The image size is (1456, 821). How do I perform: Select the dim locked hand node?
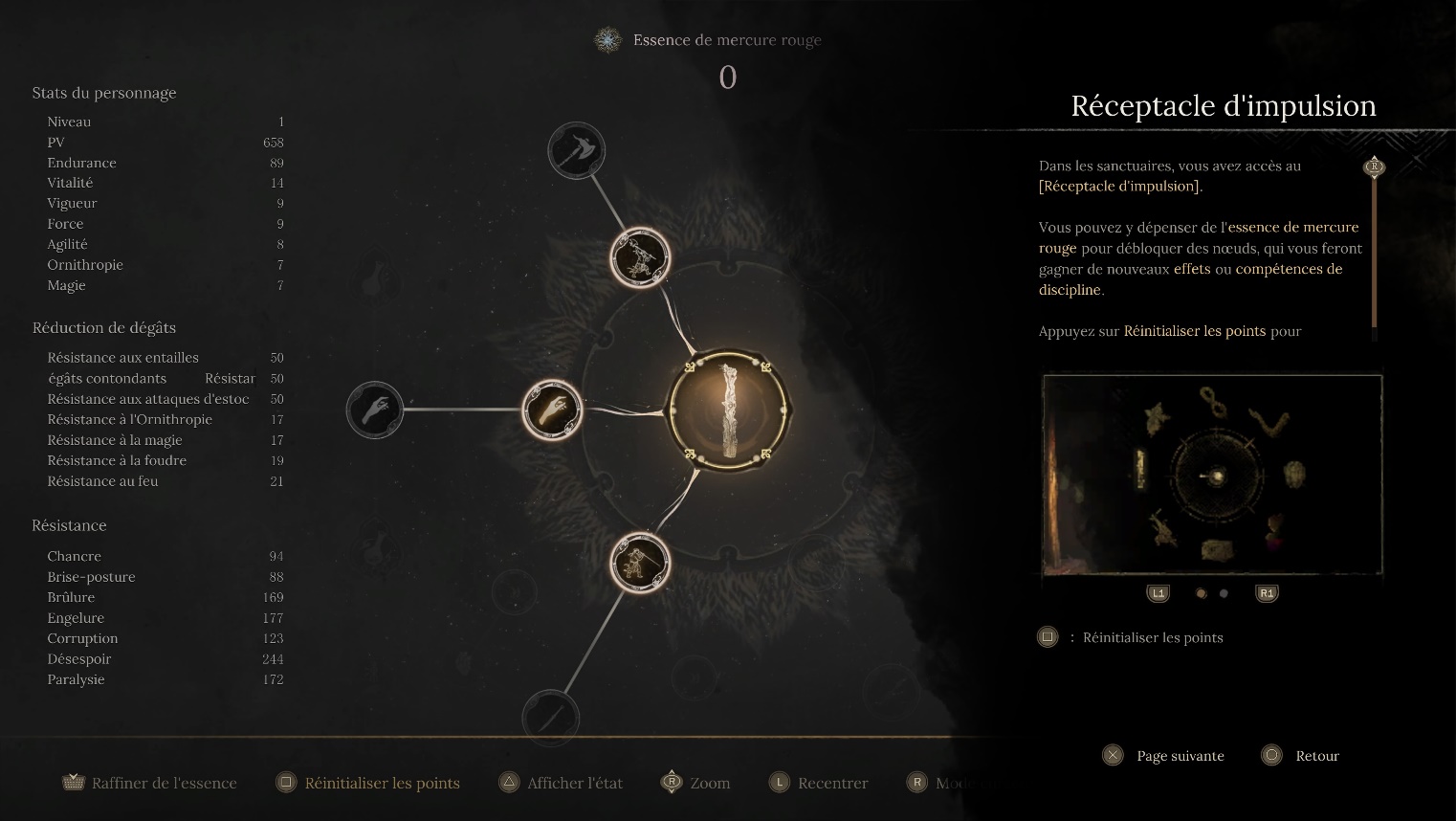pyautogui.click(x=374, y=410)
